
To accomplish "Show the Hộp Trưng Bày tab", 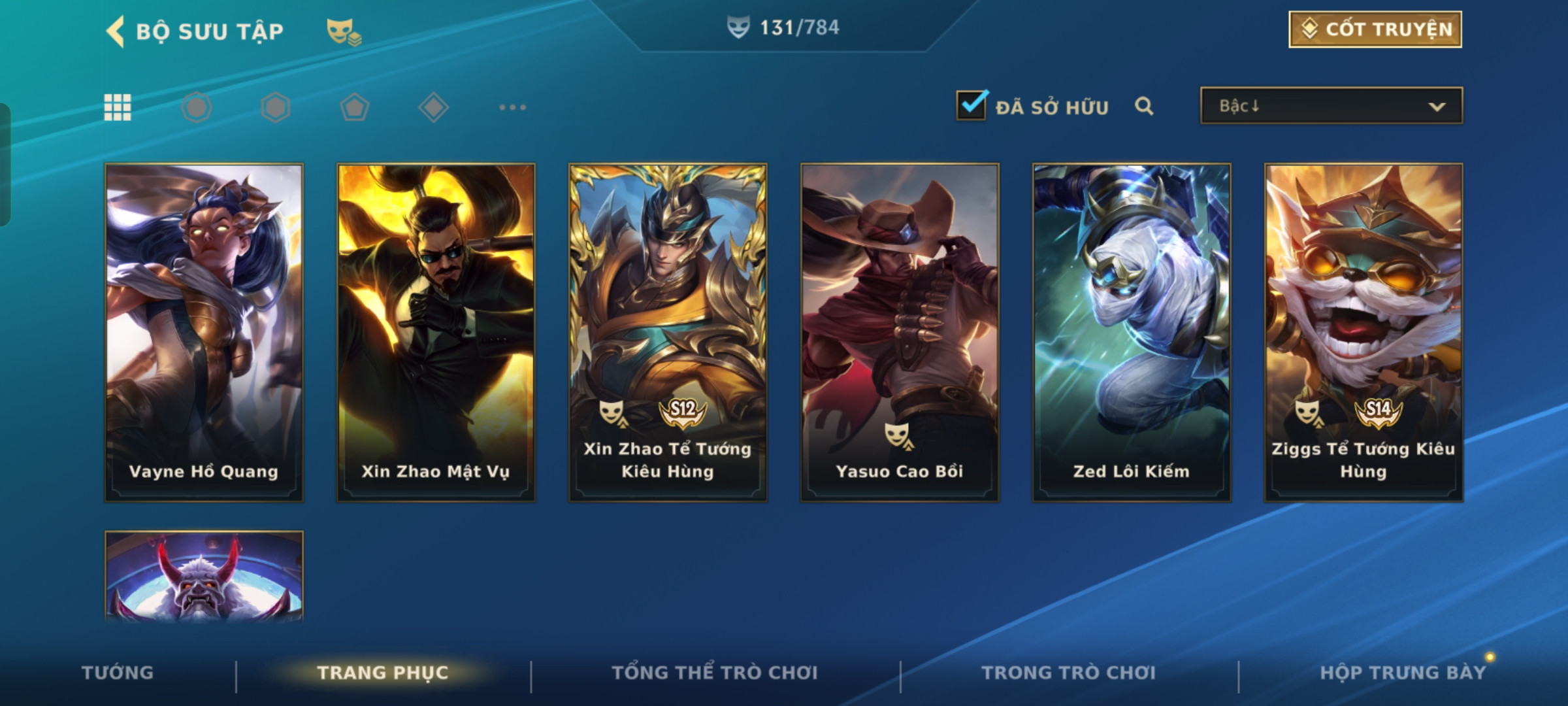I will 1402,673.
